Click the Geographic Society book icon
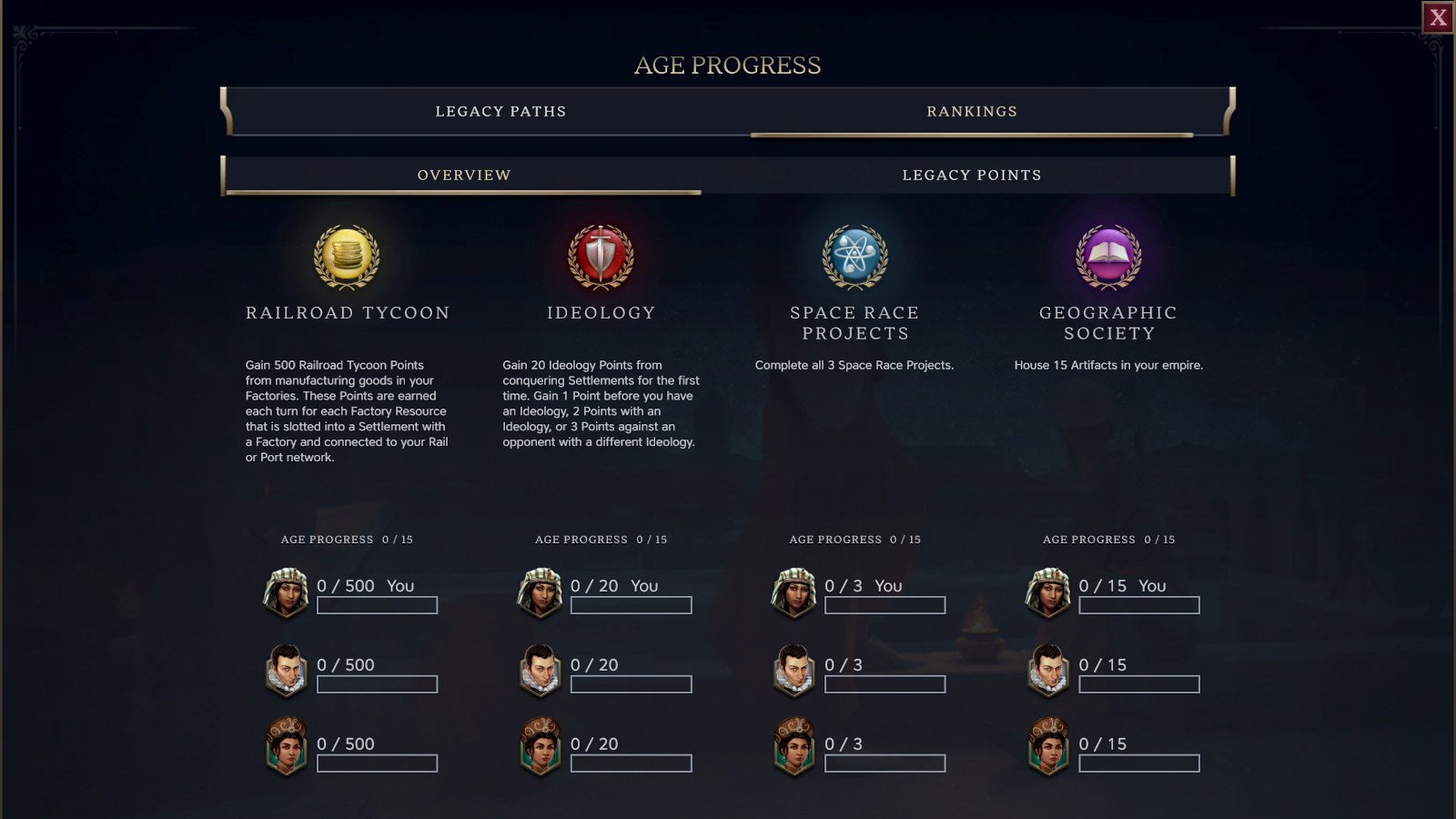The height and width of the screenshot is (819, 1456). [x=1108, y=257]
